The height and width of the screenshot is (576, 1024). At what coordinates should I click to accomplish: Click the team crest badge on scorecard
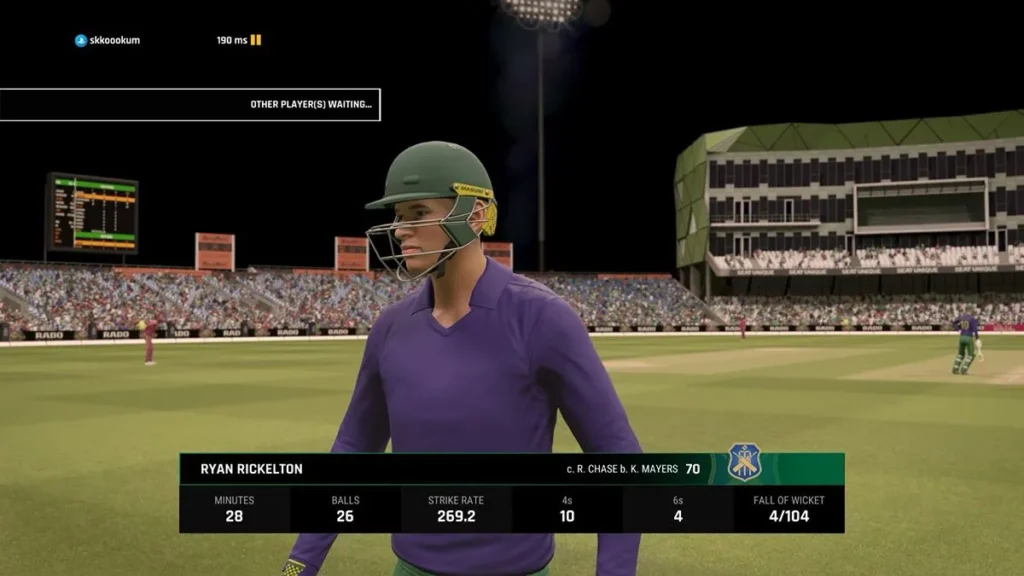tap(744, 463)
